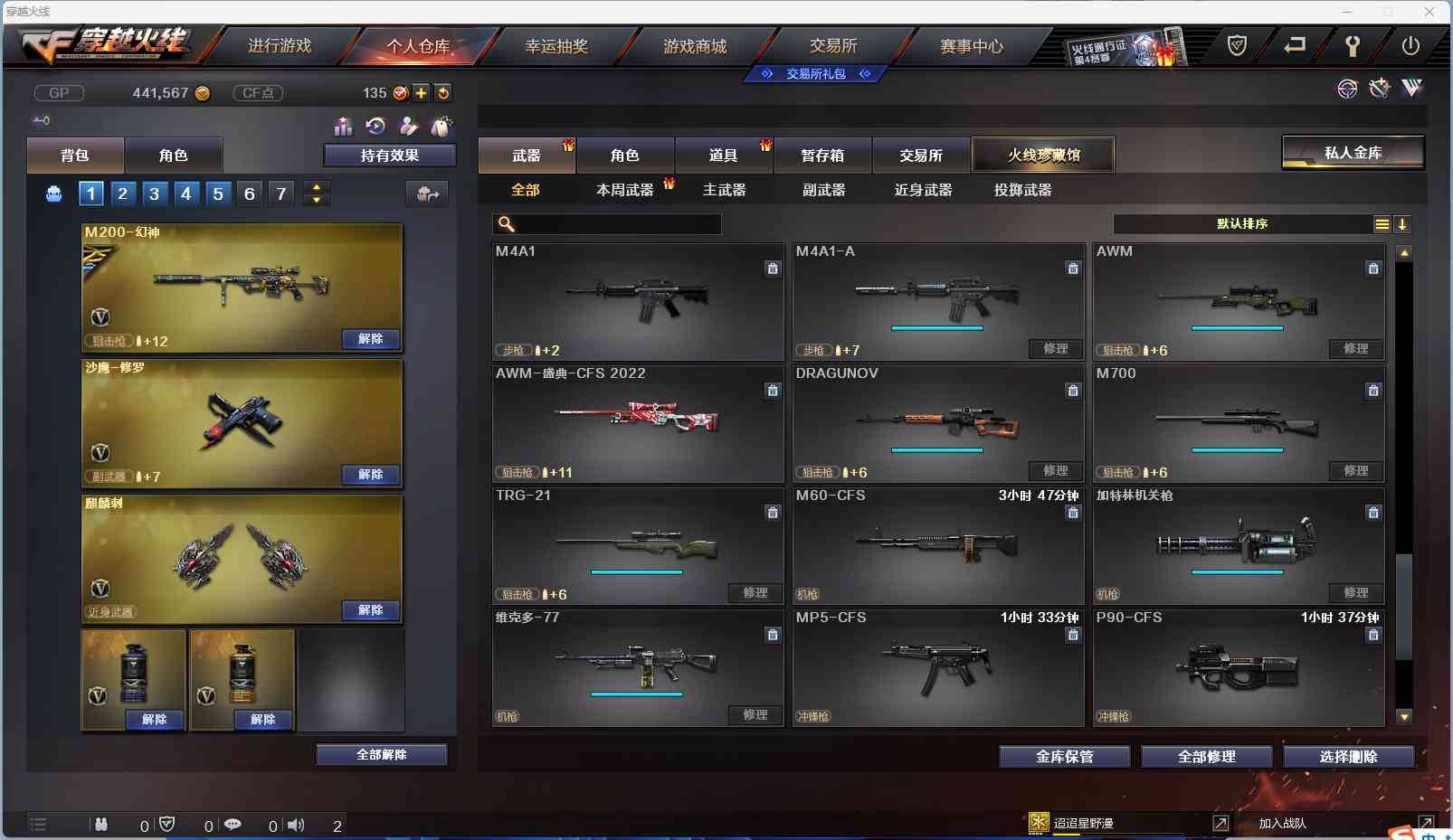The height and width of the screenshot is (840, 1453).
Task: Click the descending sort arrow beside 默认排序
Action: (x=1402, y=223)
